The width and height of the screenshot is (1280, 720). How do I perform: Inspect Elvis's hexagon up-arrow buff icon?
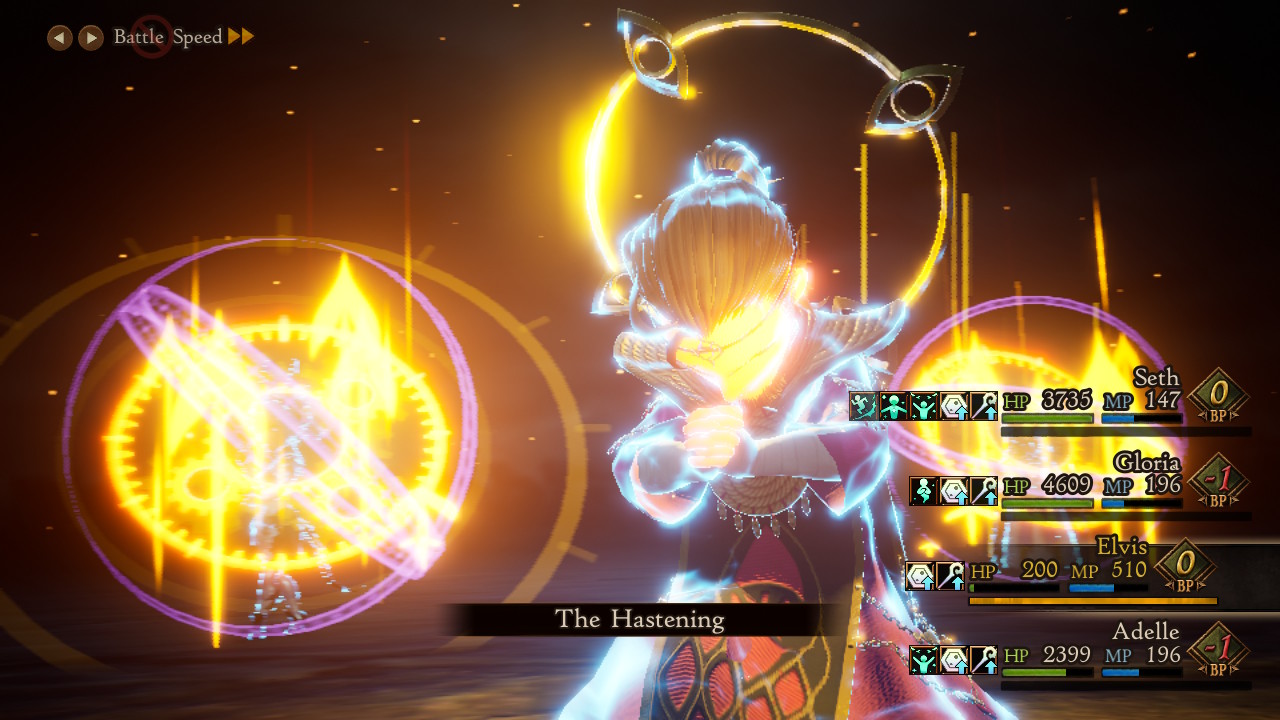[920, 575]
